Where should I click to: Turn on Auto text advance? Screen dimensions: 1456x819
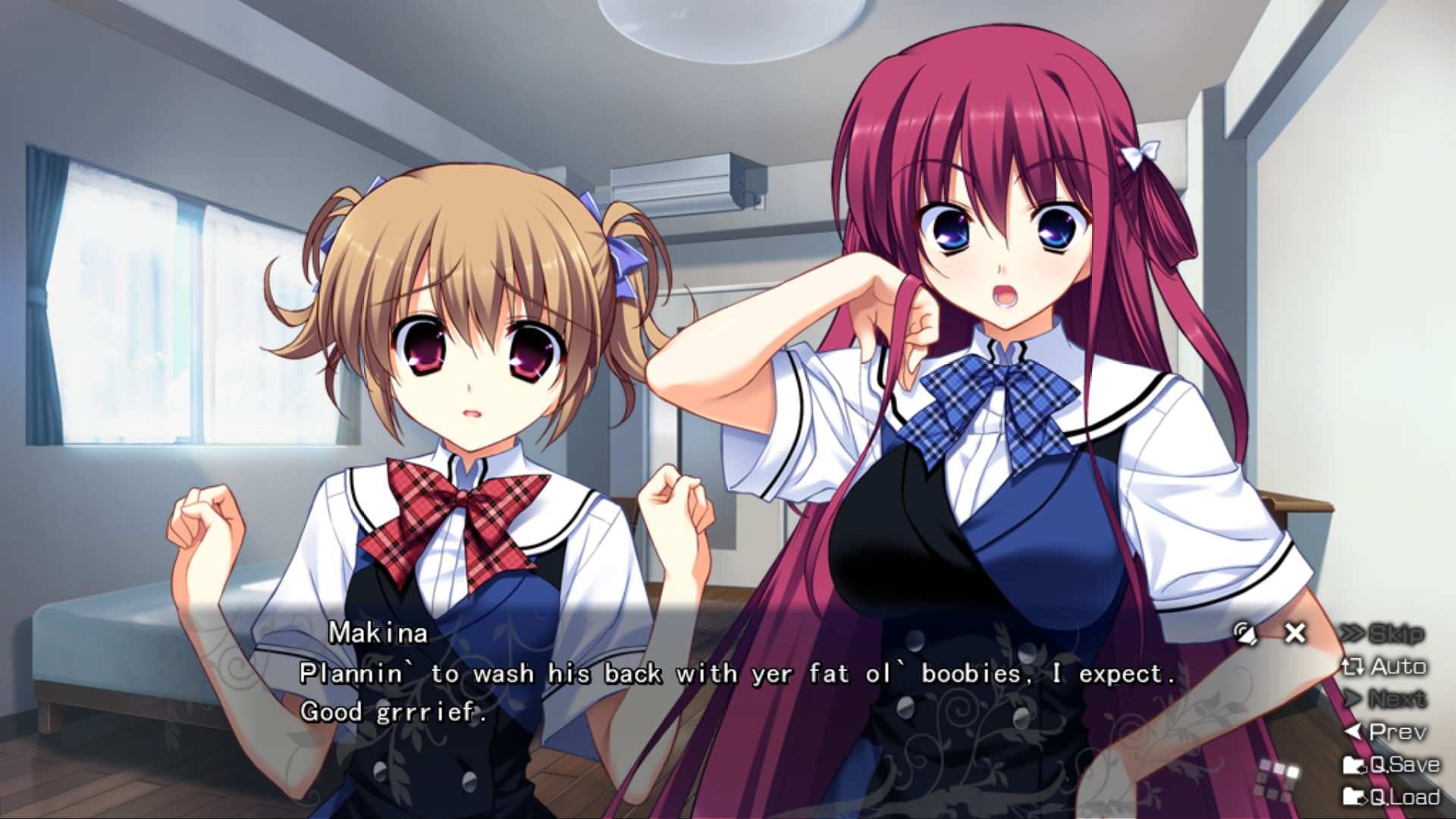(x=1385, y=667)
